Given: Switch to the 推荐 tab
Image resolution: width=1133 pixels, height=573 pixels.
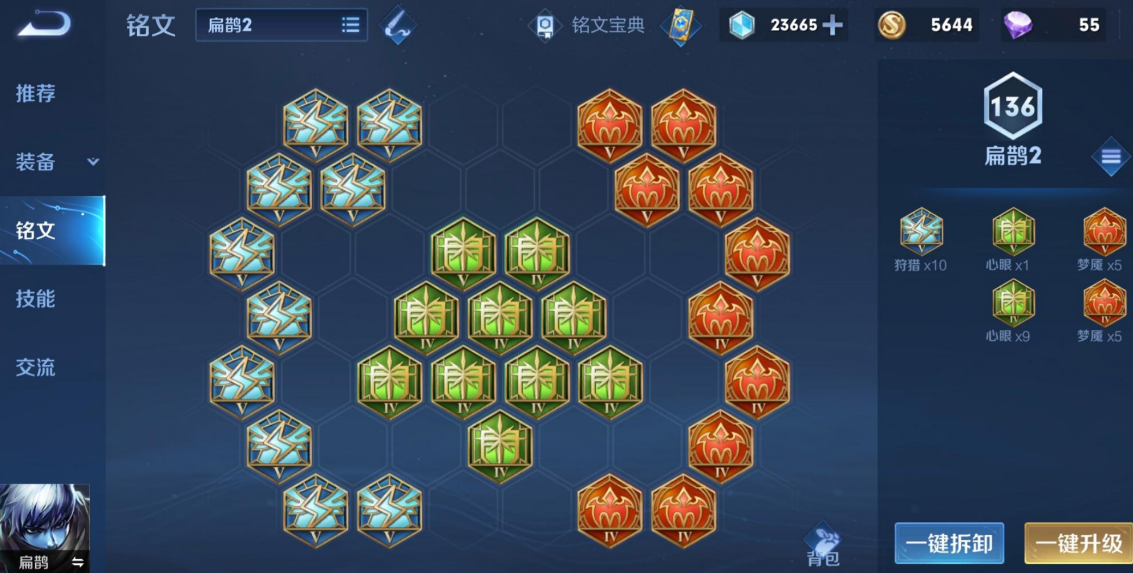Looking at the screenshot, I should (x=36, y=94).
